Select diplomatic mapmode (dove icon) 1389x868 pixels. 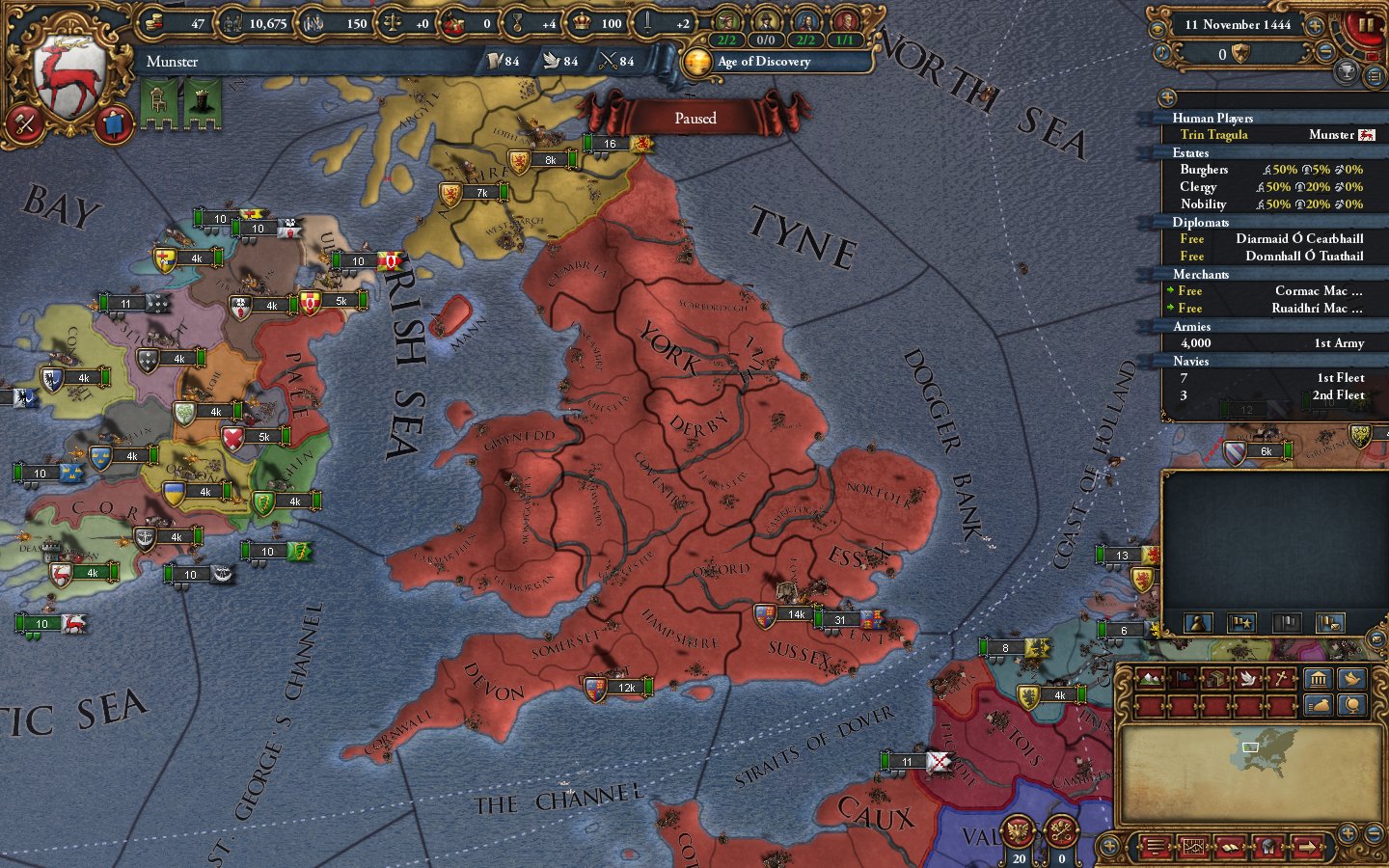click(x=1248, y=678)
